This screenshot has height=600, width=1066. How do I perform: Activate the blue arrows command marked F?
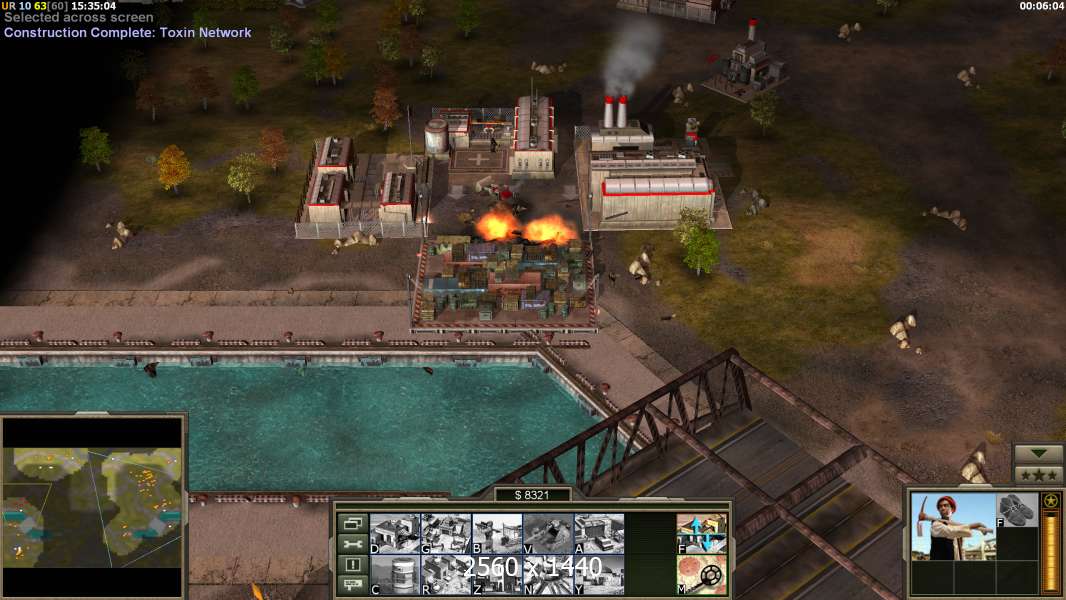pyautogui.click(x=701, y=533)
